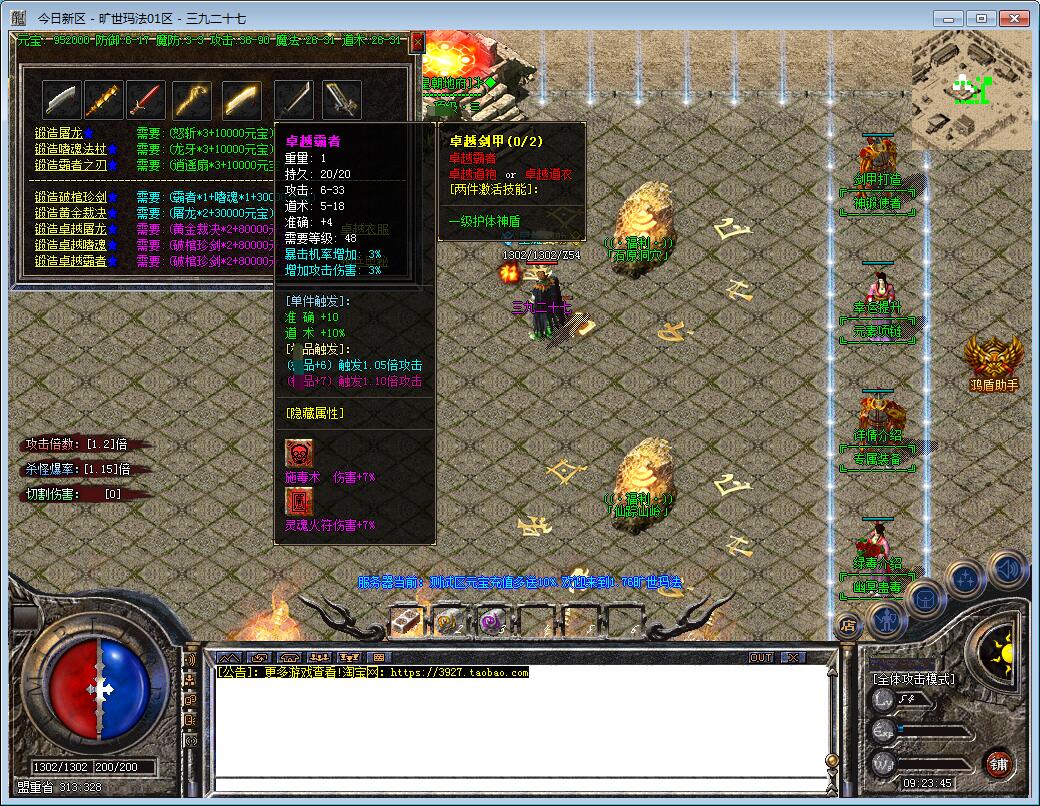Open the skills sparkle round button
This screenshot has height=806, width=1040.
point(966,578)
